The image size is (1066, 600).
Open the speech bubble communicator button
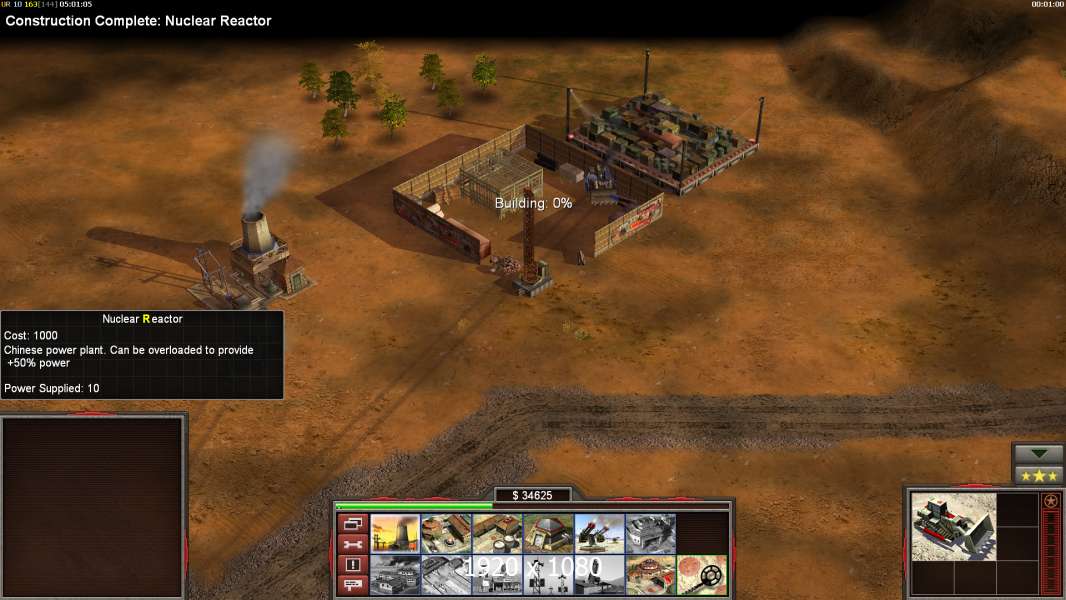click(x=352, y=585)
